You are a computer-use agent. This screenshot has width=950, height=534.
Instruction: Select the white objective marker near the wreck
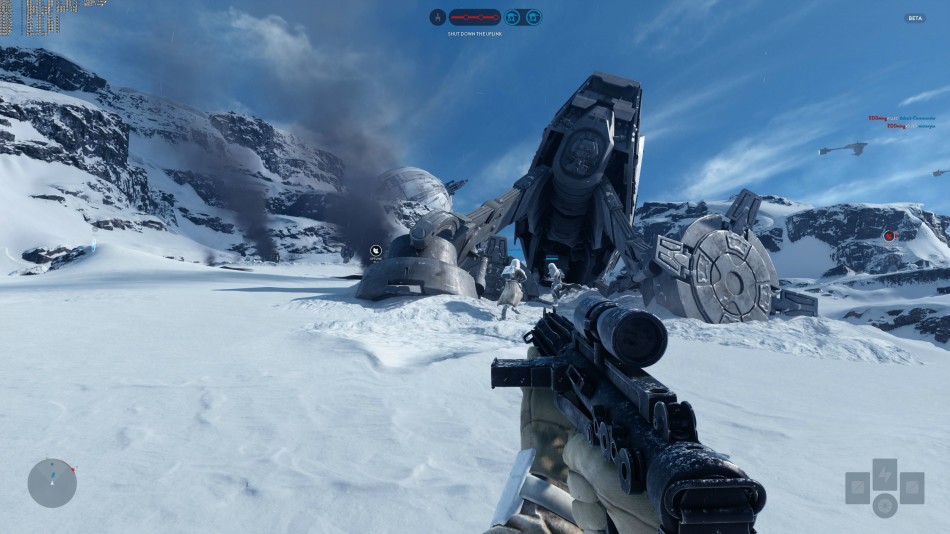[376, 252]
